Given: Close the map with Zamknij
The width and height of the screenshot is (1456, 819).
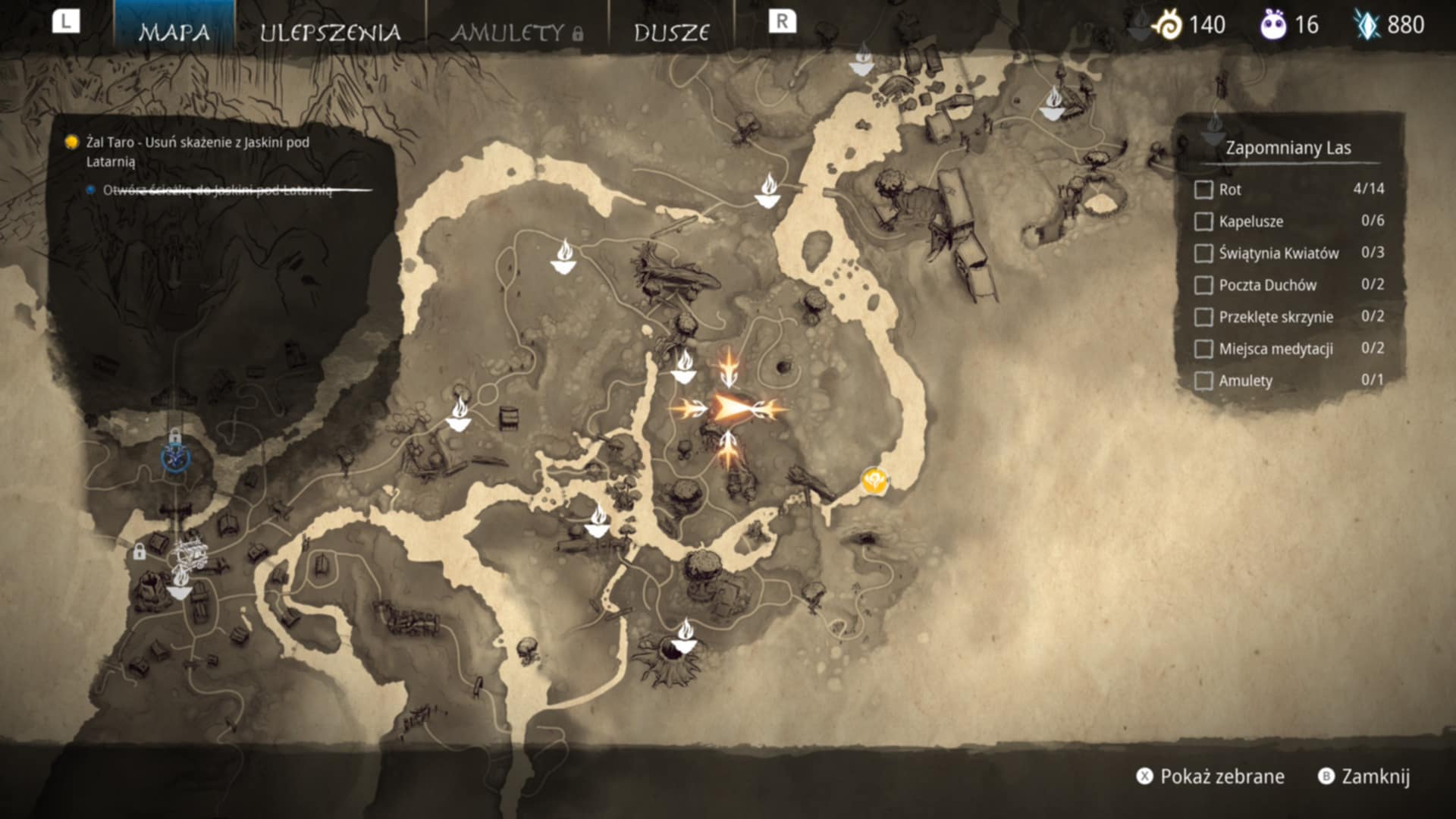Looking at the screenshot, I should pyautogui.click(x=1365, y=777).
